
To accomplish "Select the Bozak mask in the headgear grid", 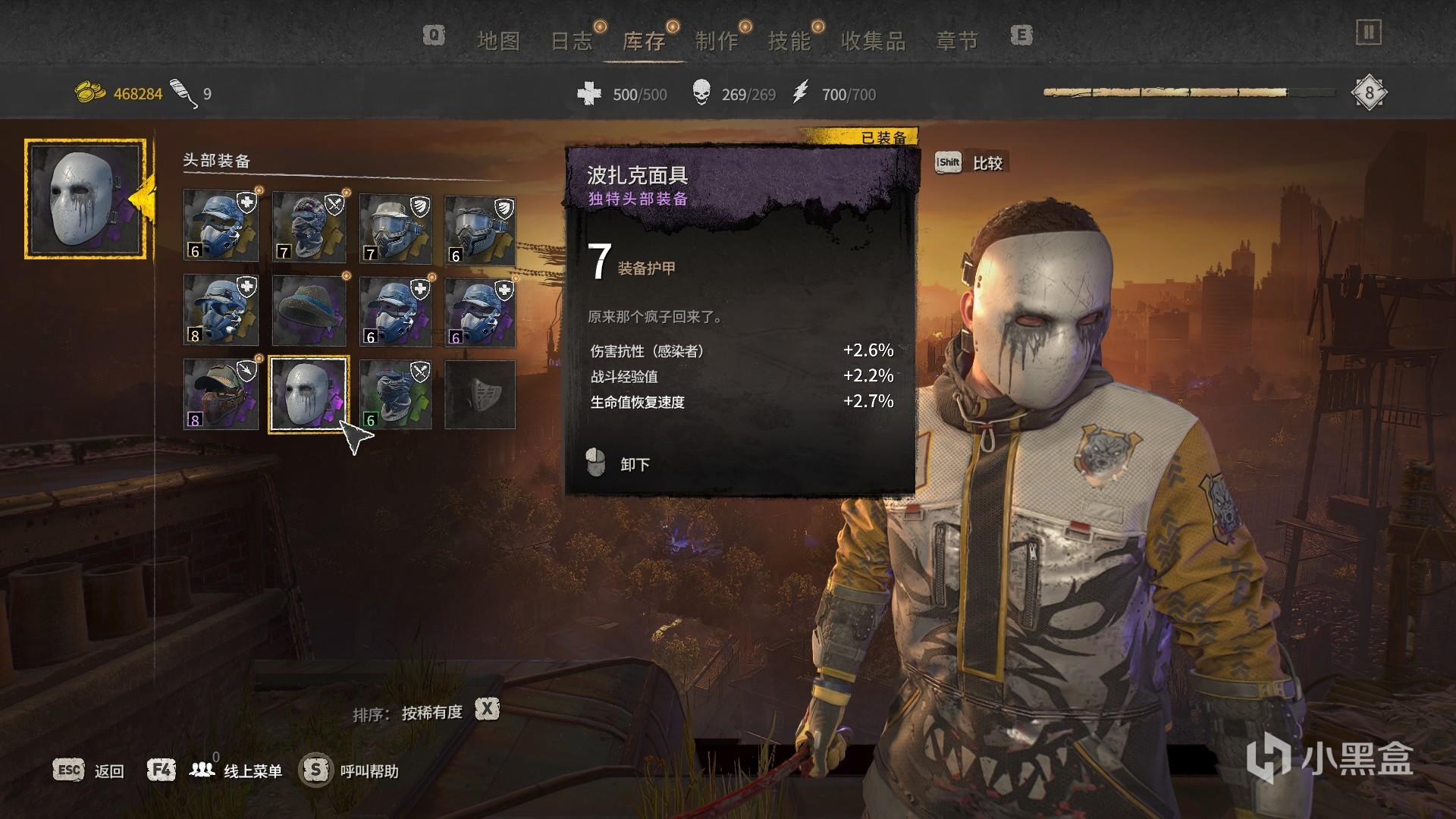I will tap(308, 394).
